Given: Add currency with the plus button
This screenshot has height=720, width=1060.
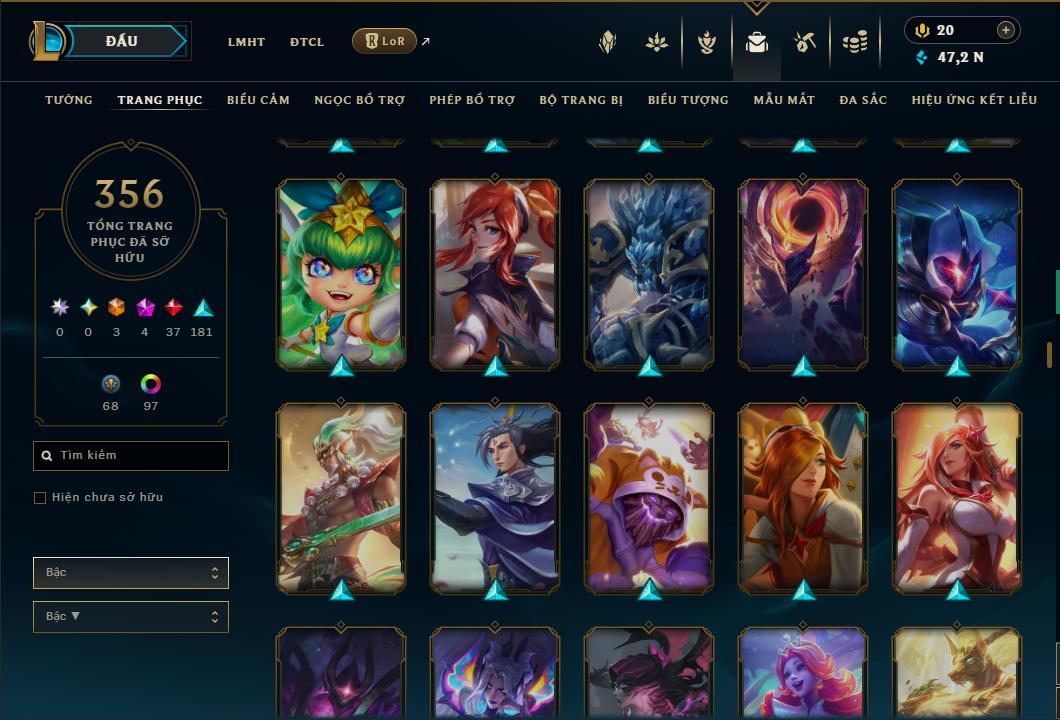Looking at the screenshot, I should click(1006, 30).
